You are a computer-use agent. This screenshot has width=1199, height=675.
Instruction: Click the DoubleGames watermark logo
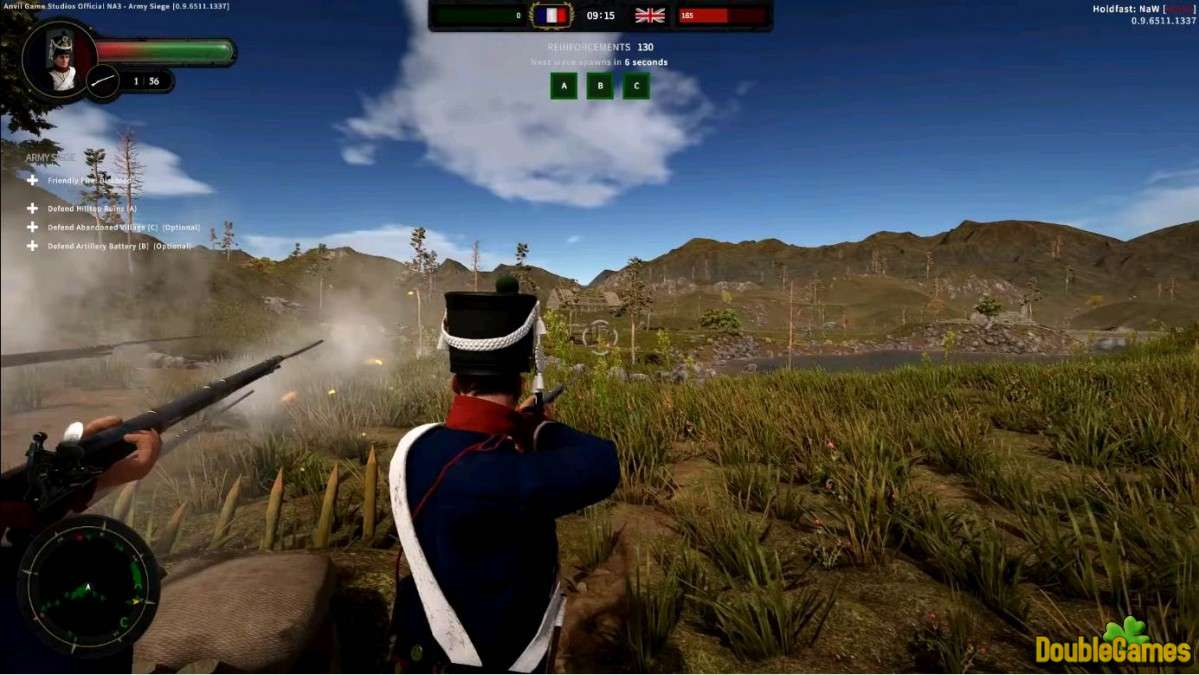[1112, 645]
